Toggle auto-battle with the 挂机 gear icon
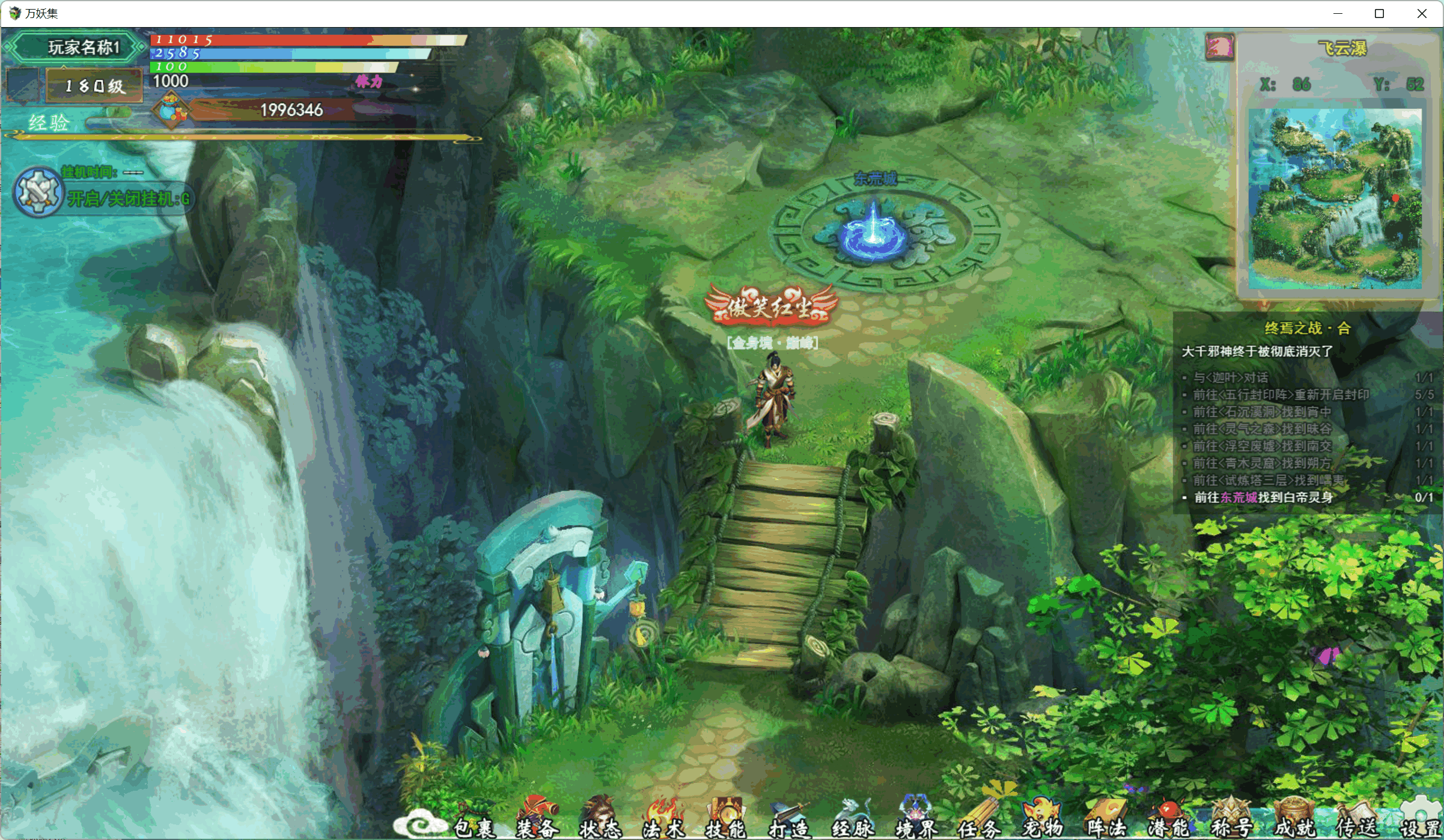The image size is (1444, 840). coord(38,192)
